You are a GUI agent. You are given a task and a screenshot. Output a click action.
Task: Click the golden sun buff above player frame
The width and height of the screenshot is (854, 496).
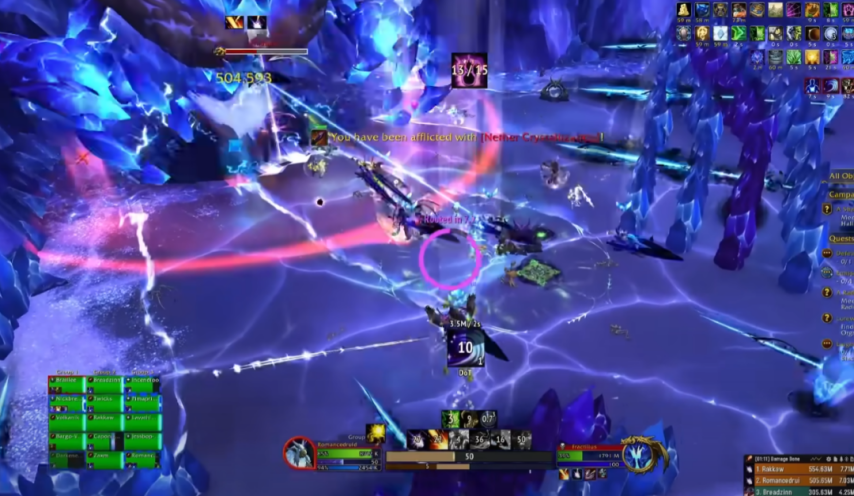pos(376,432)
